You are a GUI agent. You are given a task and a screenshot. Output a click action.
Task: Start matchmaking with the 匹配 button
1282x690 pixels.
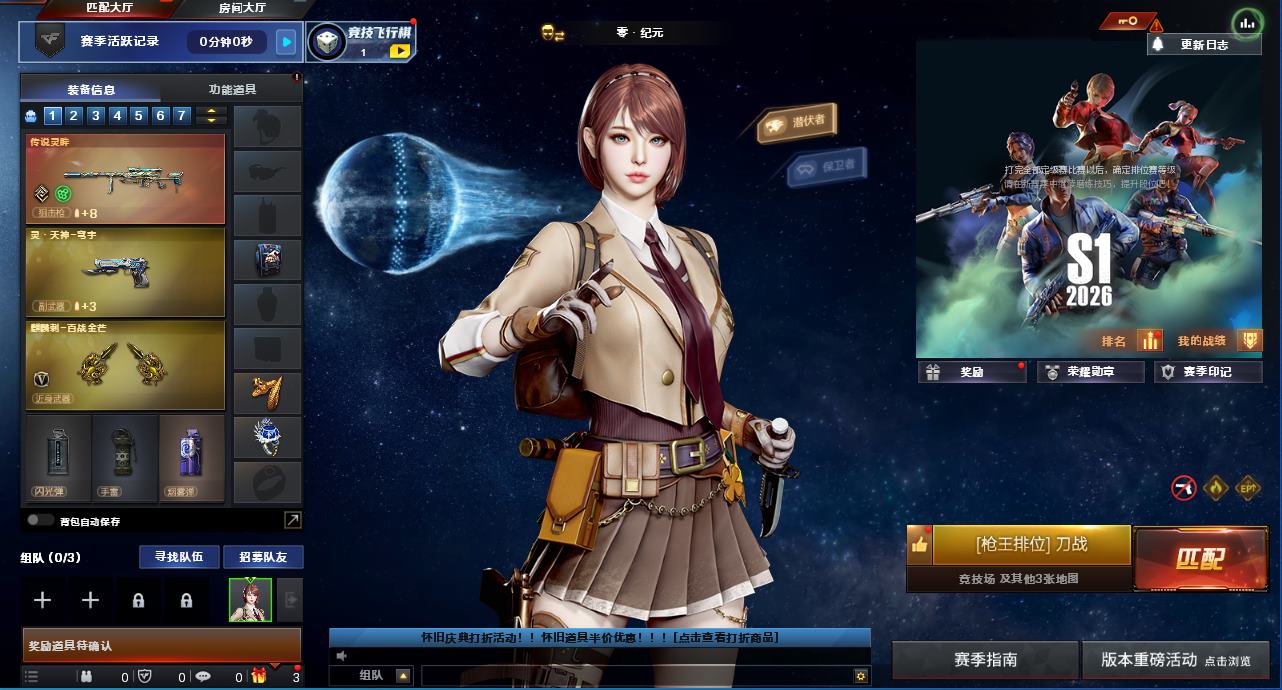click(1199, 558)
